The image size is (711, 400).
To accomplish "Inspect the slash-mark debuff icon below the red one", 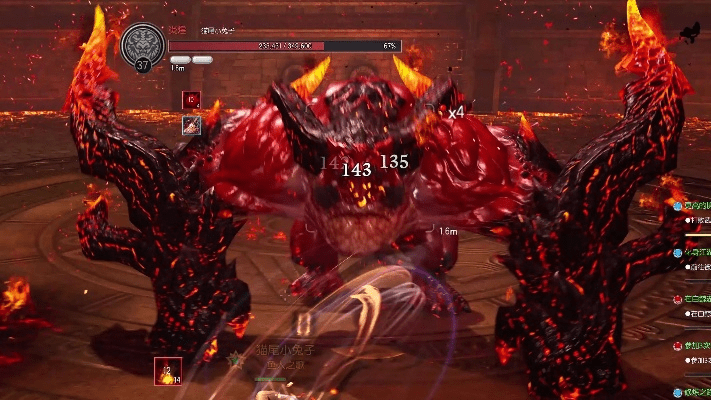I will click(191, 124).
